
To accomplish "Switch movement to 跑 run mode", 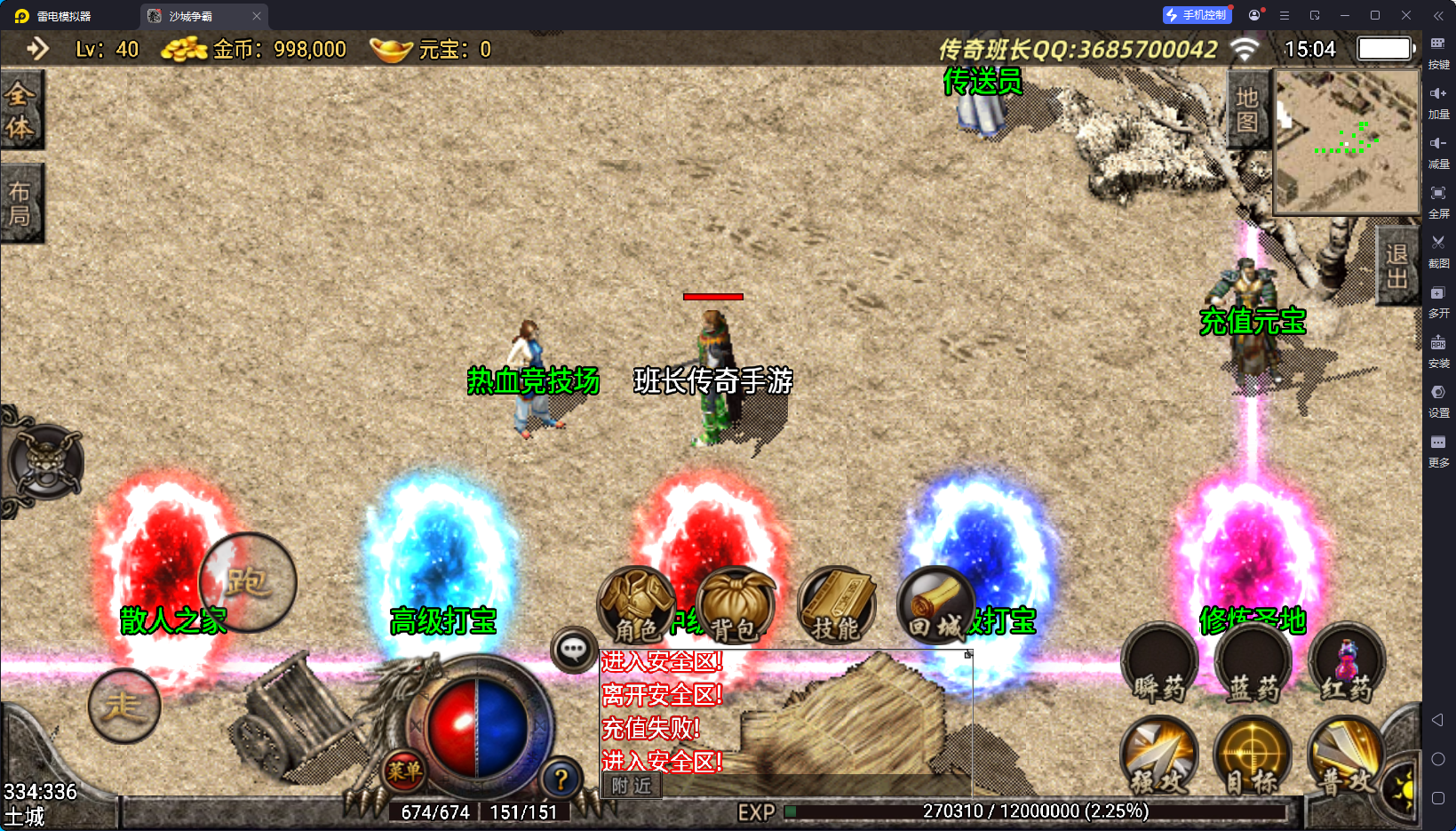I will 248,582.
